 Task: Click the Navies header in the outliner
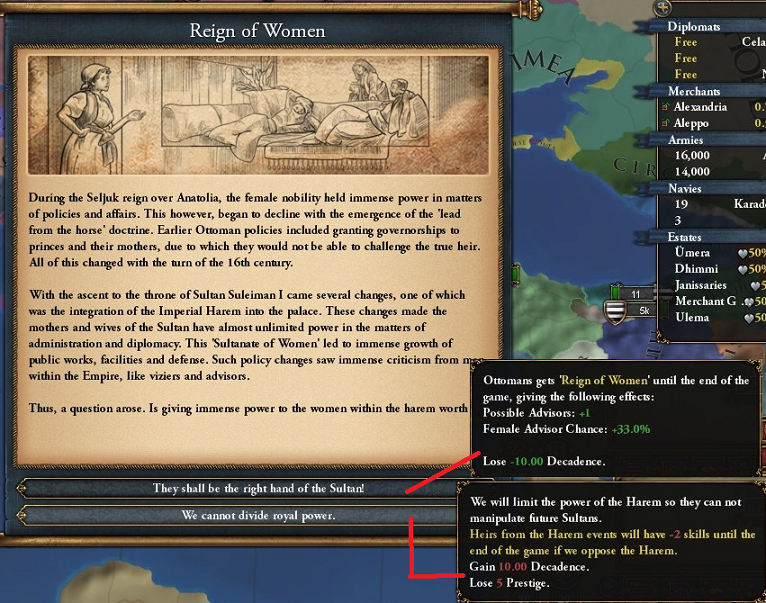[x=685, y=188]
